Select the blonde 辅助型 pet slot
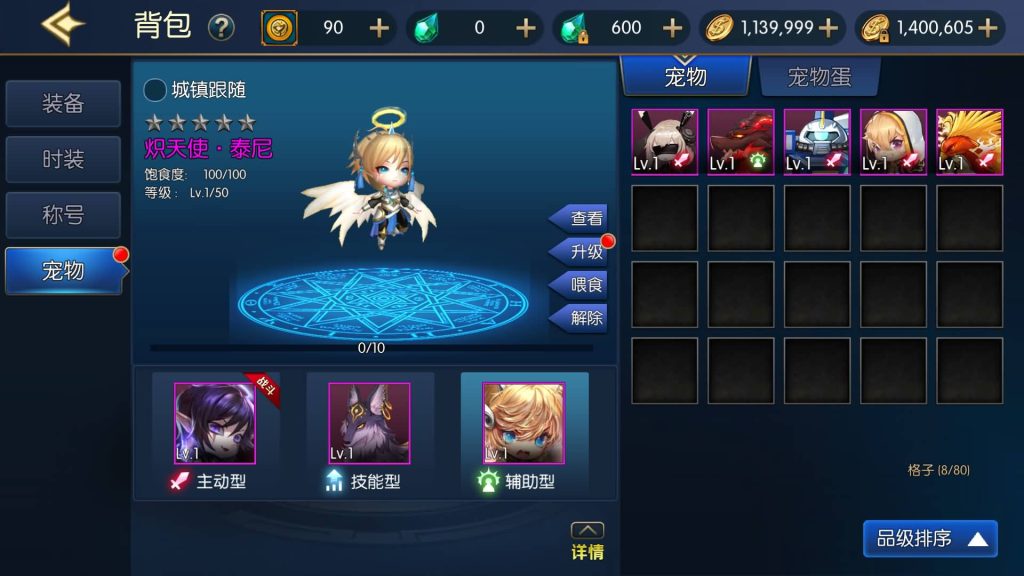The image size is (1024, 576). click(x=523, y=424)
